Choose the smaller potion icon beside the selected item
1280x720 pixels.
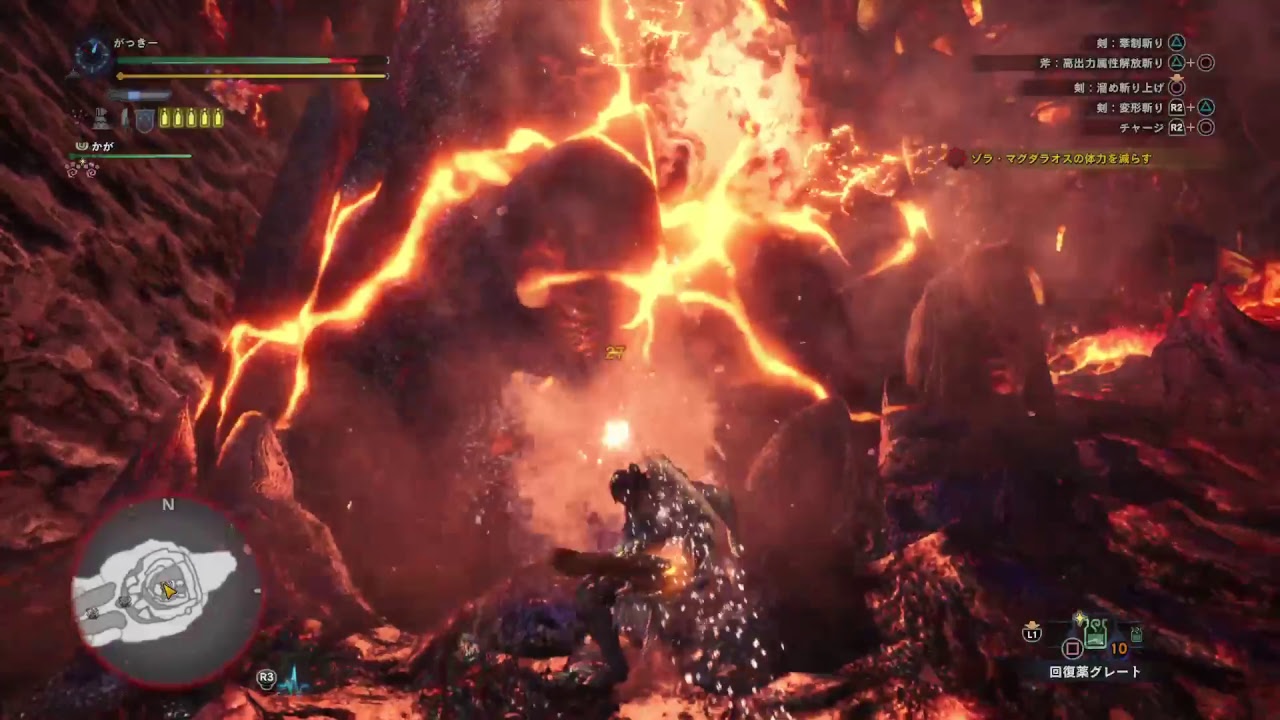click(1136, 633)
